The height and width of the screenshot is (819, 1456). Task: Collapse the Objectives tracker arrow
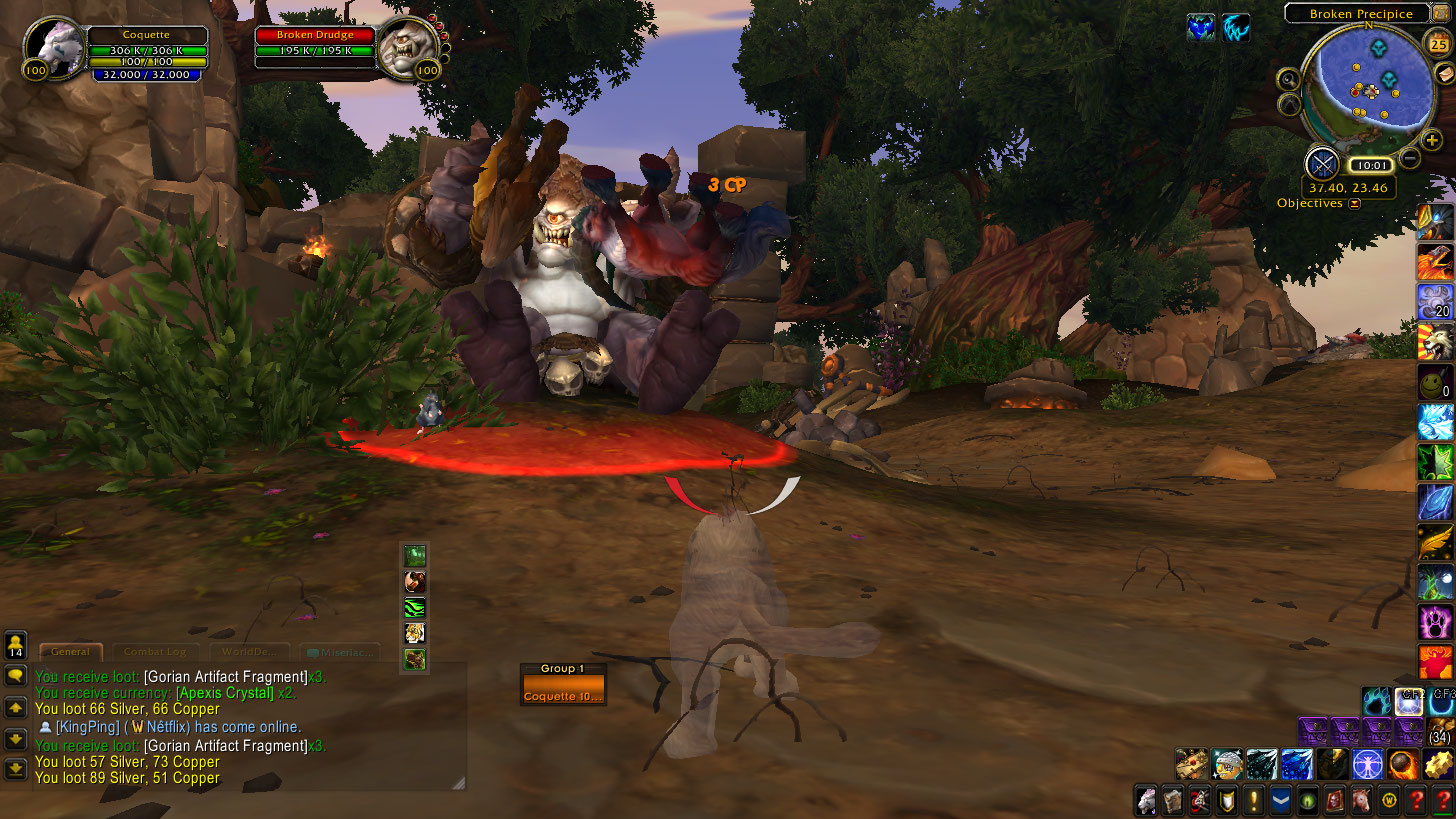1354,203
